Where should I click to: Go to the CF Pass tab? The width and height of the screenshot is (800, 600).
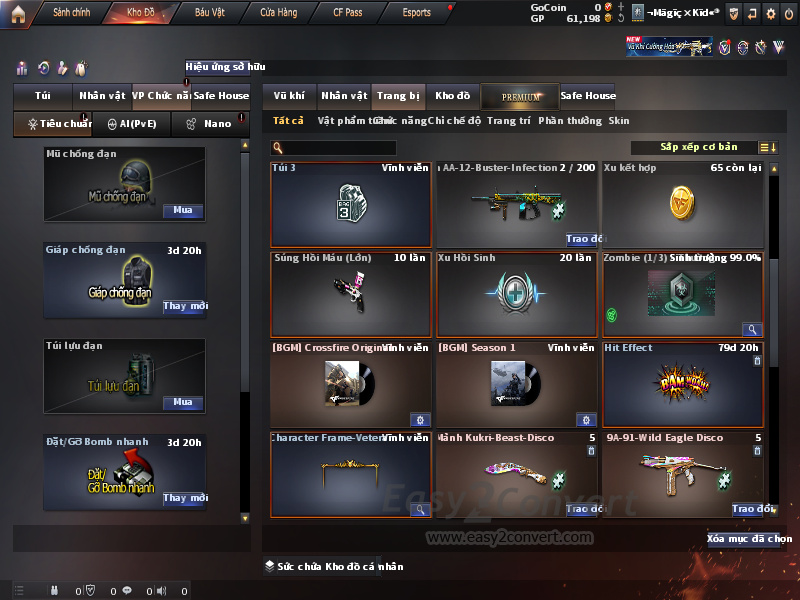point(349,13)
